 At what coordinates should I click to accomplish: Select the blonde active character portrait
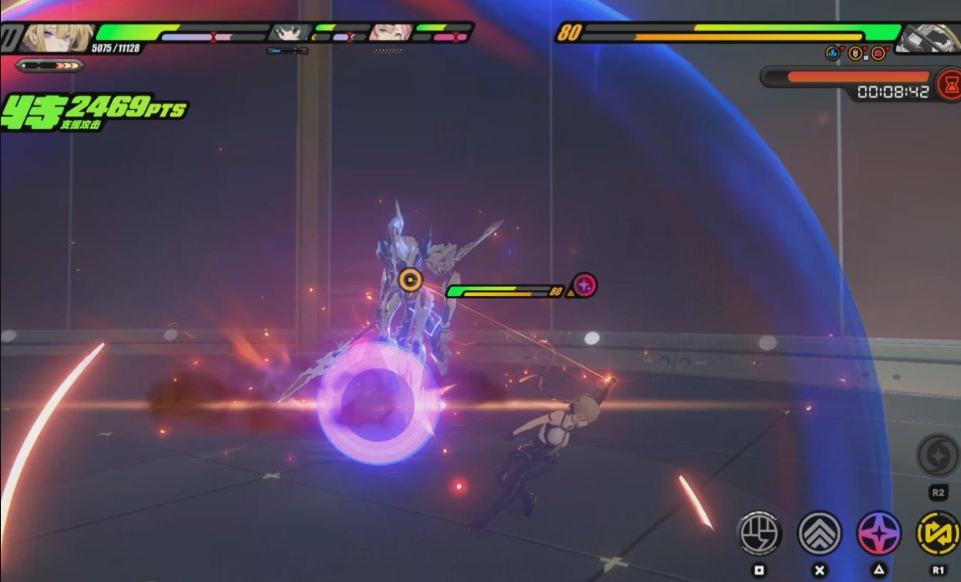57,38
